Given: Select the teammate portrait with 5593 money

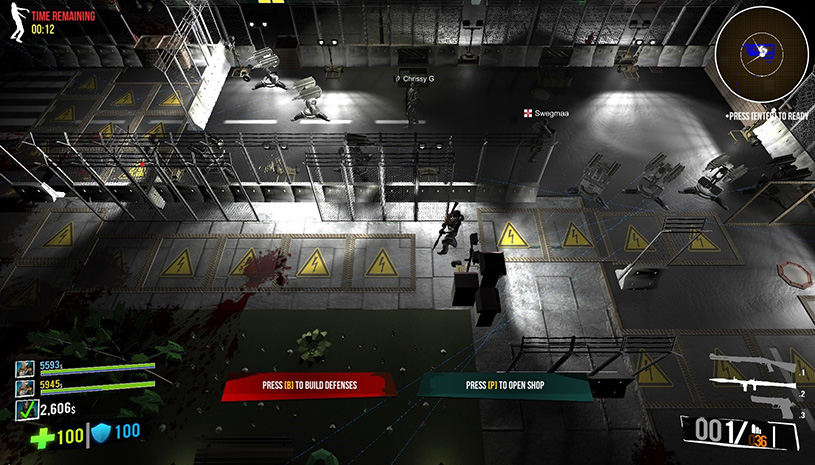Looking at the screenshot, I should pos(25,367).
